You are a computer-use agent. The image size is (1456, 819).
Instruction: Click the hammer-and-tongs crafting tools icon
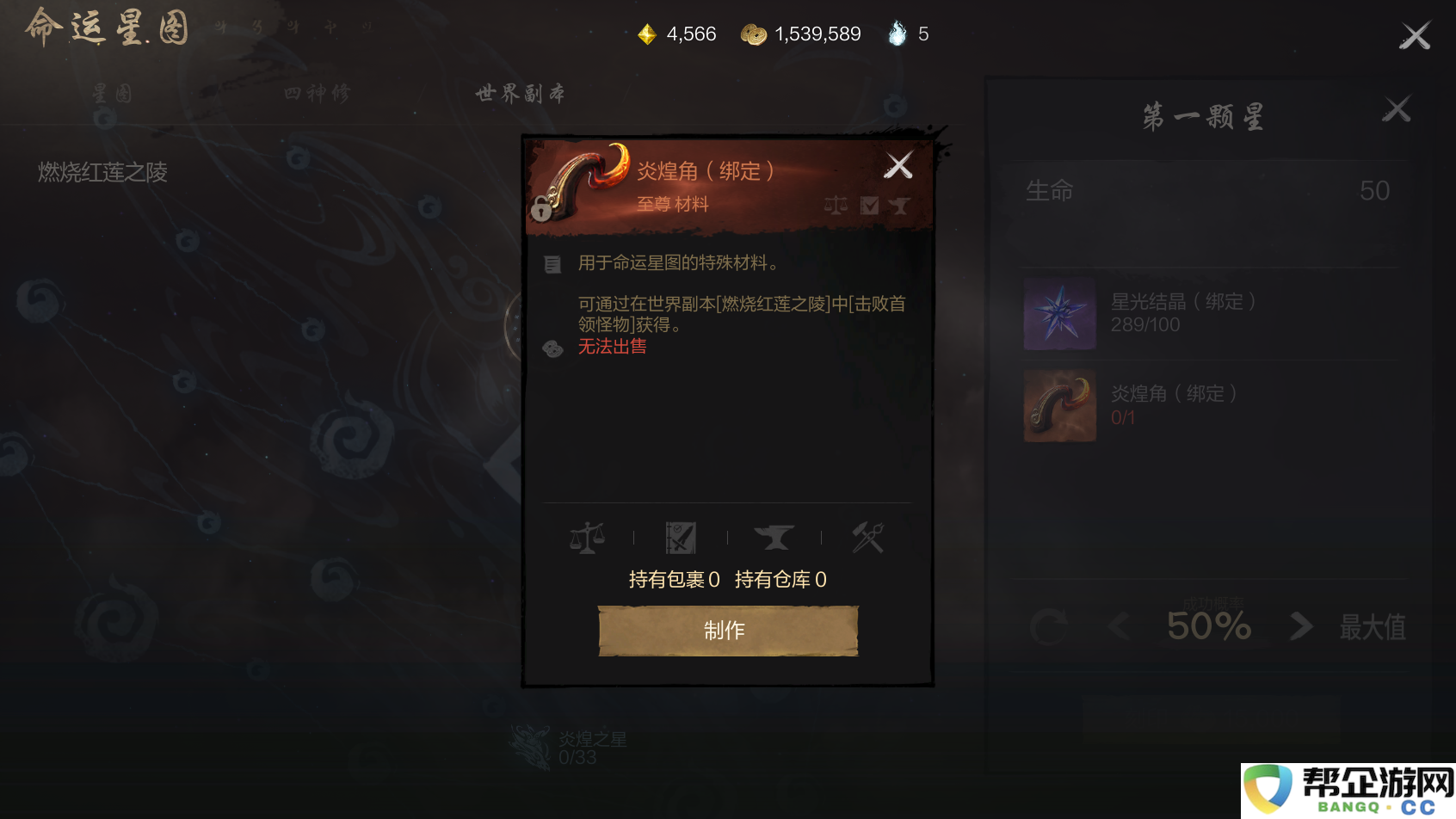coord(867,537)
